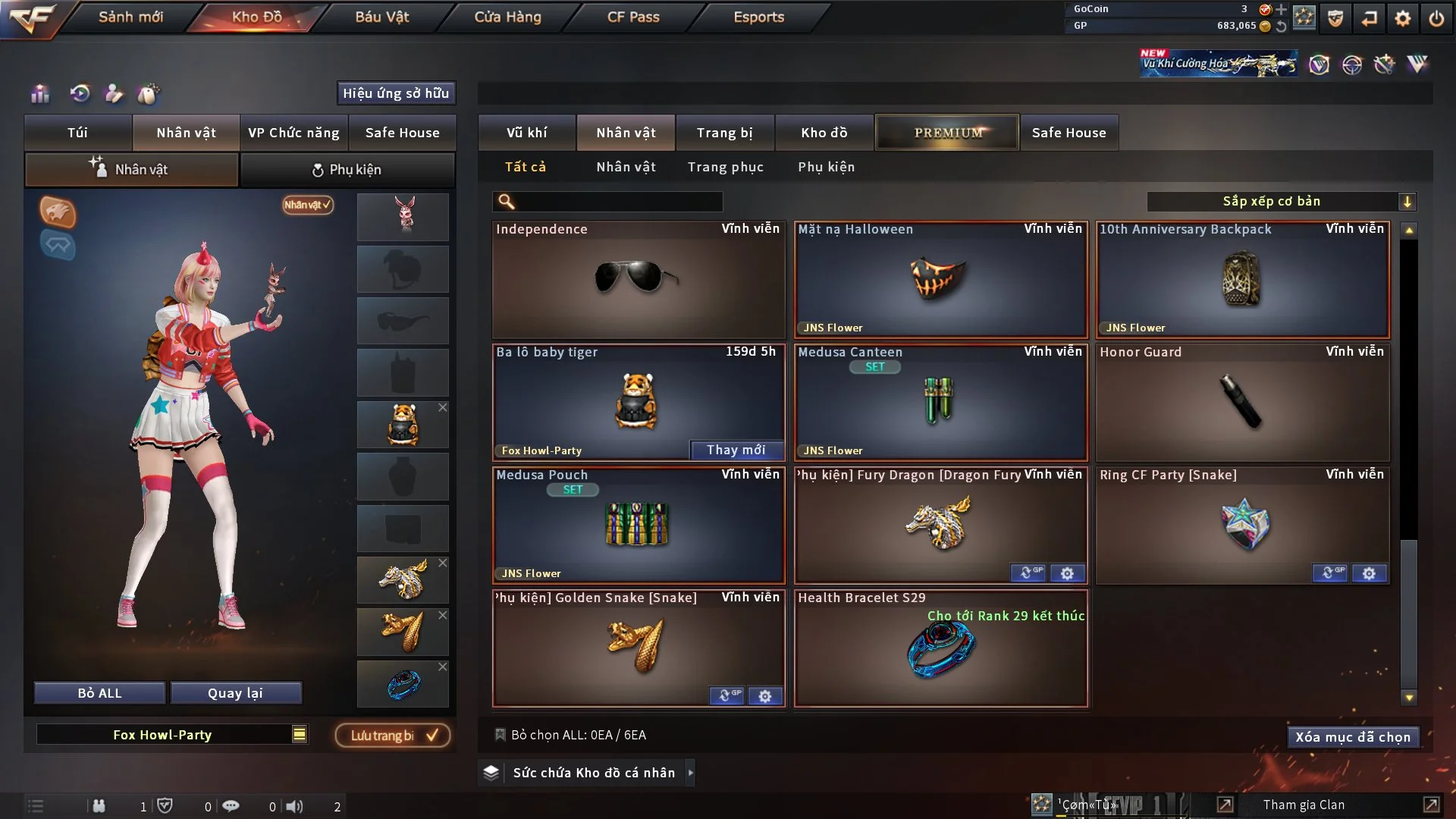Open the CF Pass menu
Image resolution: width=1456 pixels, height=819 pixels.
(633, 17)
